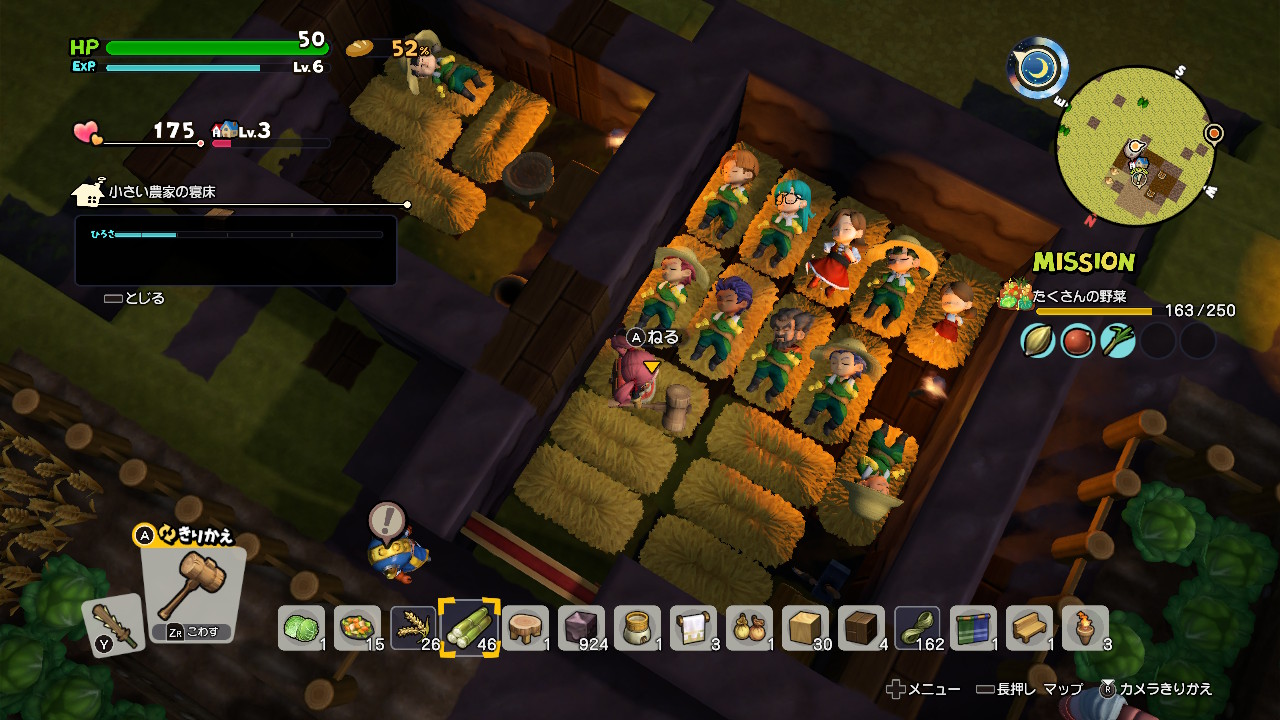Select the cabbage hotbar slot

click(301, 628)
